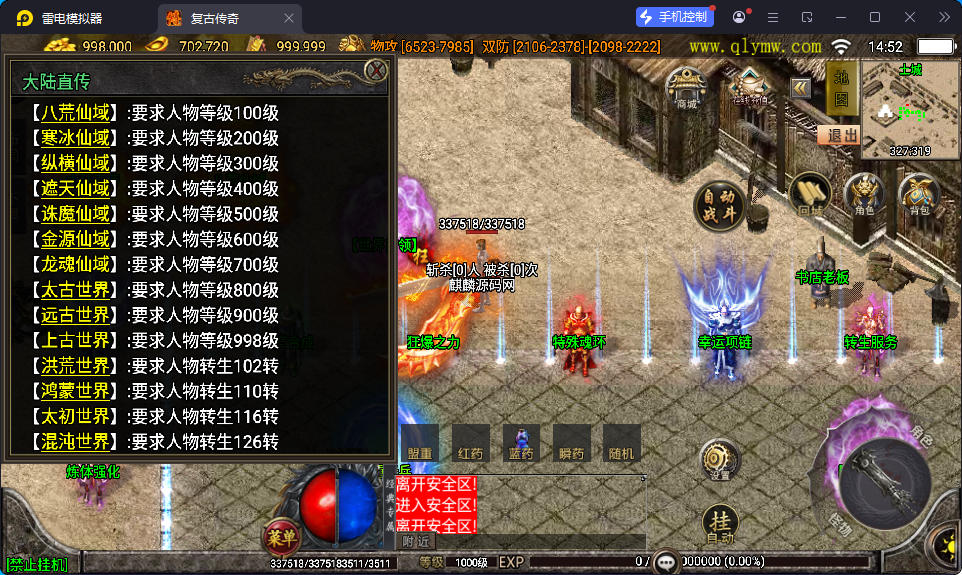Use the 回城 return-to-town scroll
962x575 pixels.
(811, 194)
